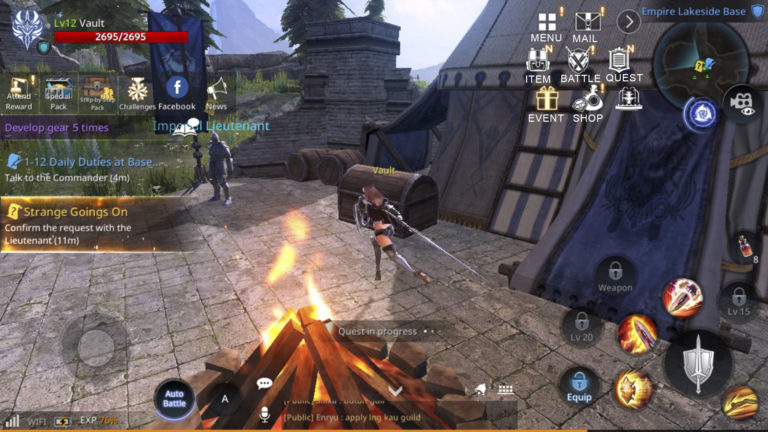The width and height of the screenshot is (768, 432).
Task: Open the Equip lock button
Action: pyautogui.click(x=579, y=385)
